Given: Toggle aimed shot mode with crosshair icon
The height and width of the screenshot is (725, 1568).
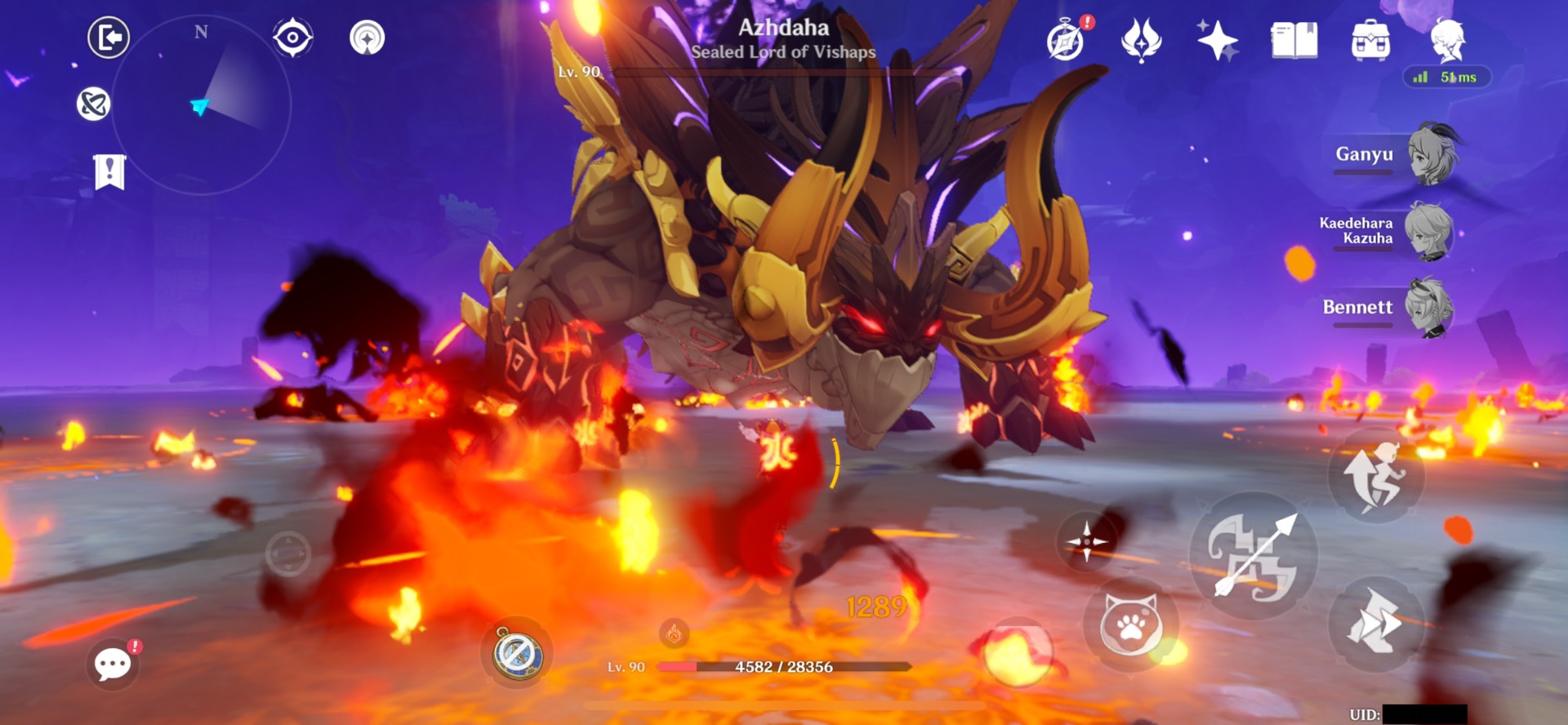Looking at the screenshot, I should coord(1086,543).
